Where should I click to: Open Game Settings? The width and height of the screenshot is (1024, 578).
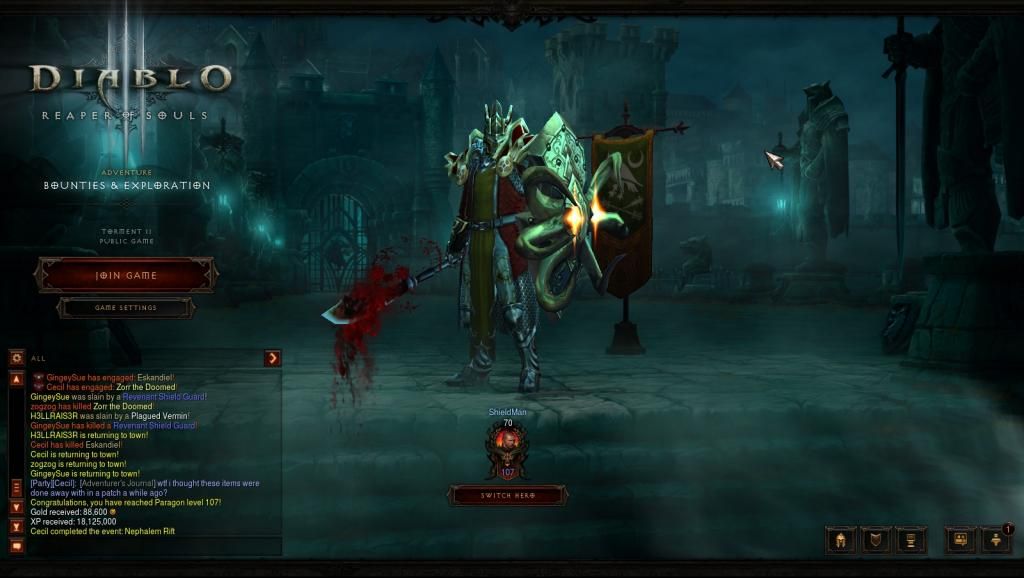(126, 308)
